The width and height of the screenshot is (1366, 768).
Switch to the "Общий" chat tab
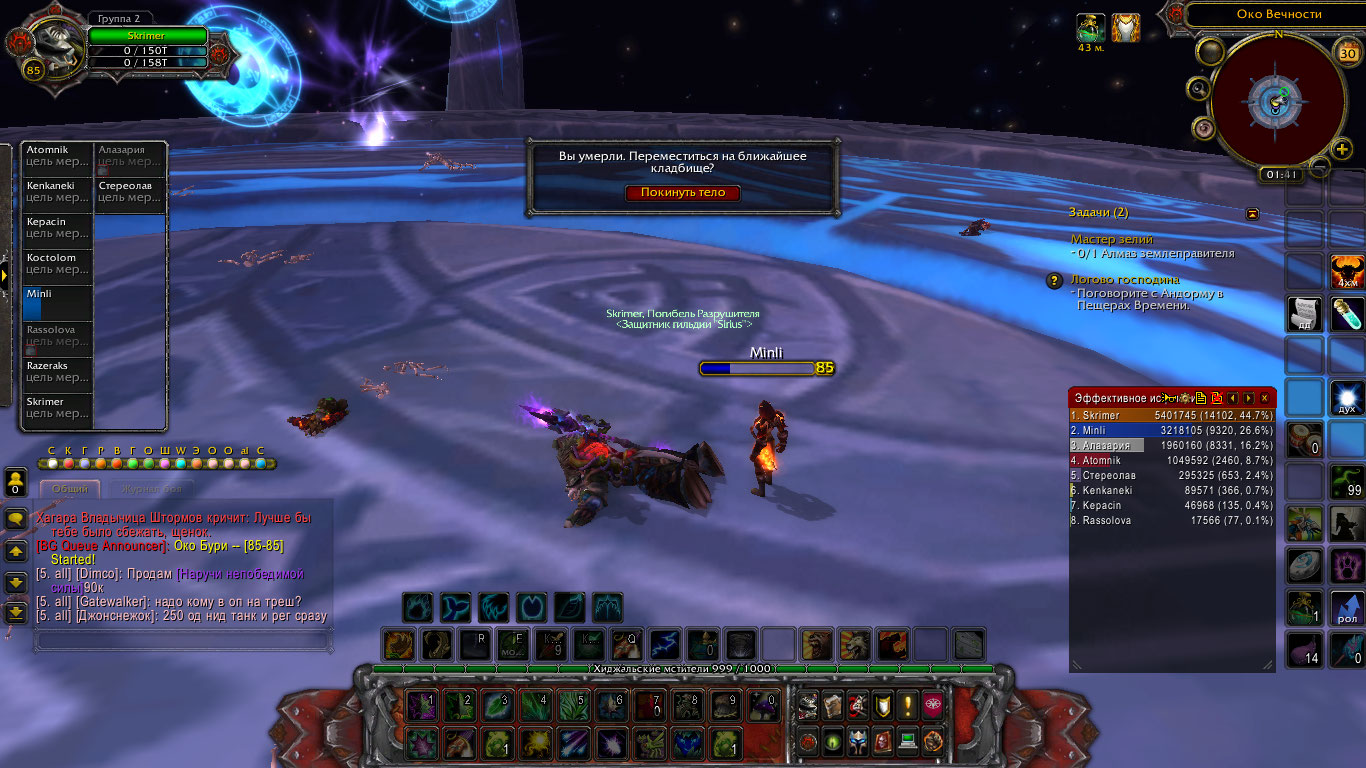pos(70,489)
